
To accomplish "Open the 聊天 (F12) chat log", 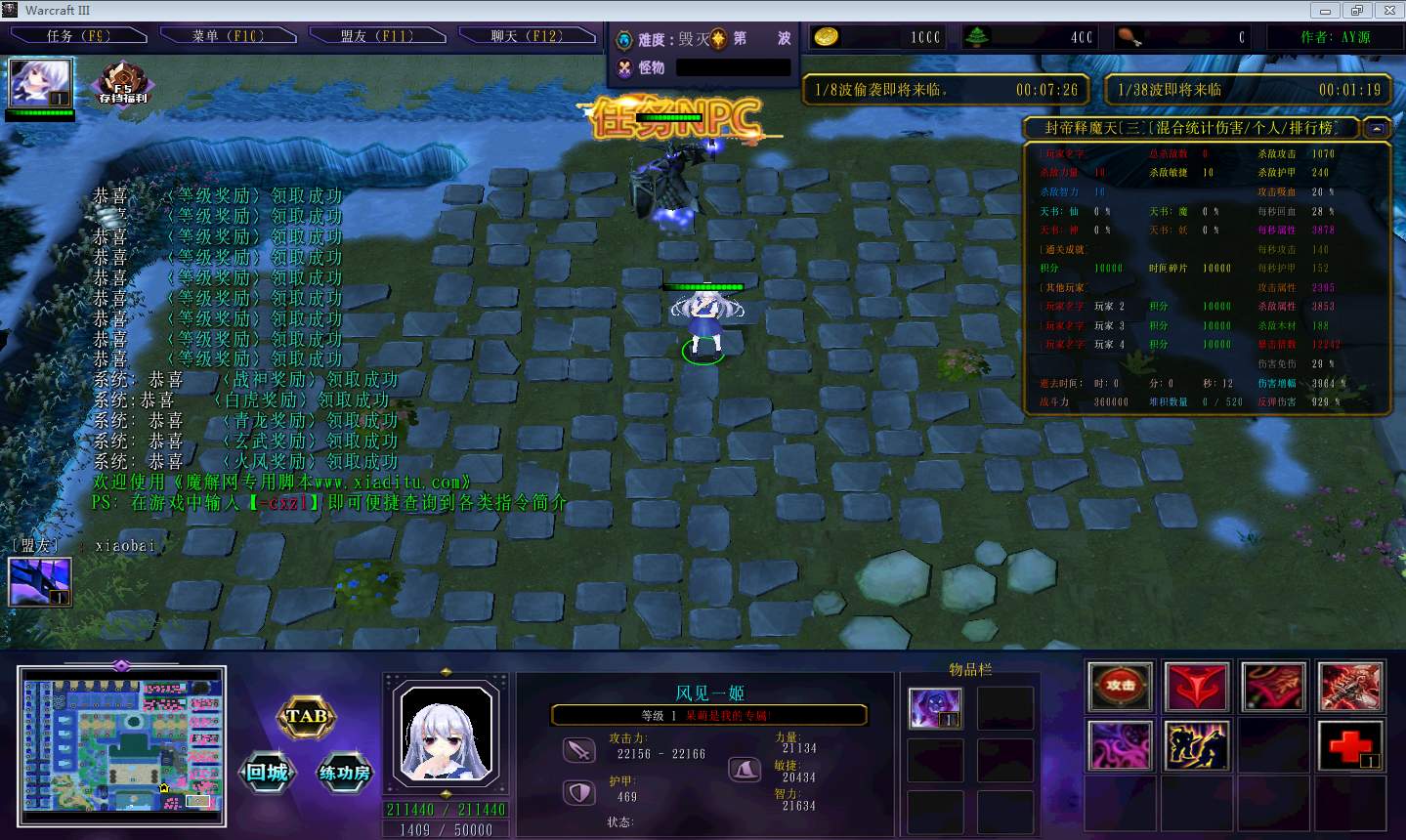I will (527, 36).
